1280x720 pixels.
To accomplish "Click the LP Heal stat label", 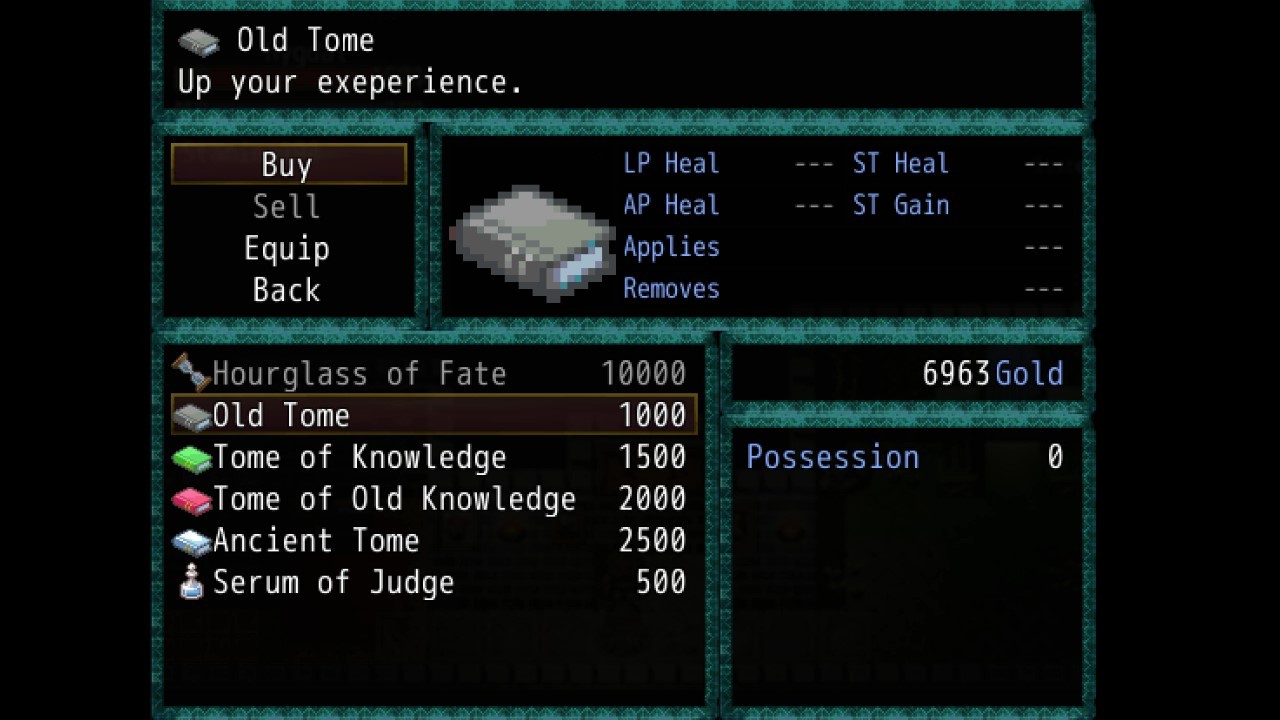I will [671, 163].
